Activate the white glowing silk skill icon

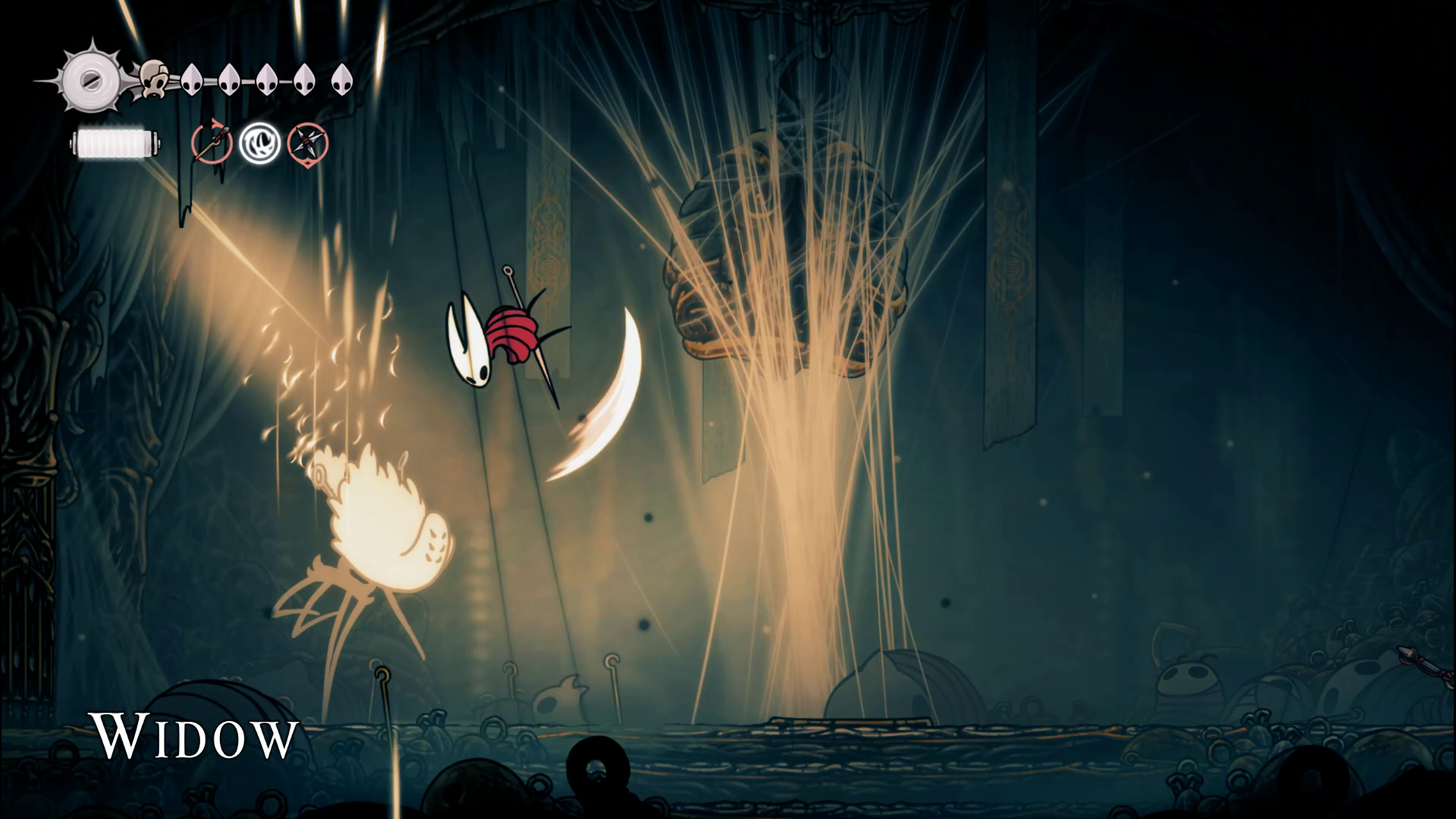coord(260,143)
